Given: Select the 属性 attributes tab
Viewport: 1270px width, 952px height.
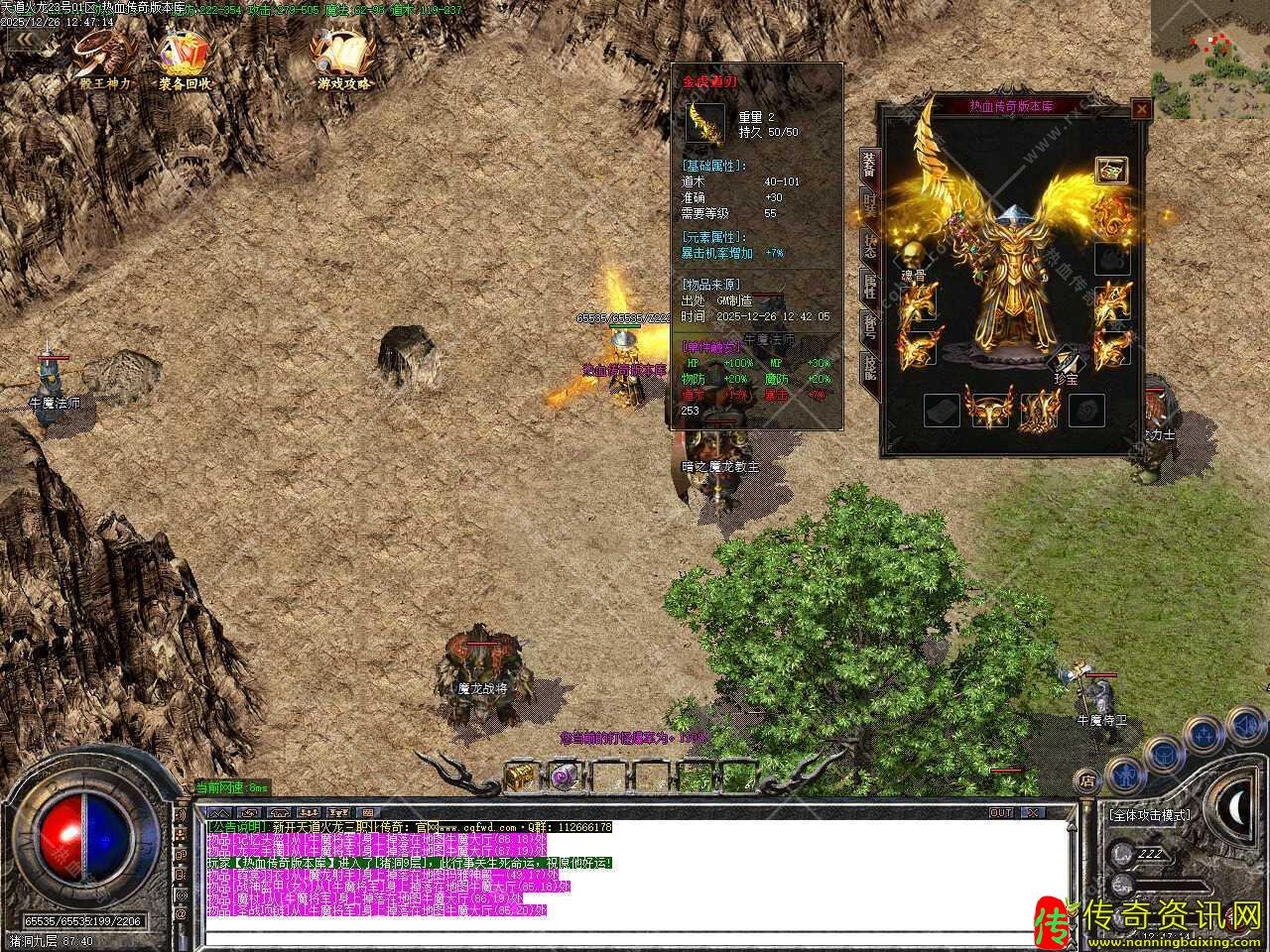Looking at the screenshot, I should point(870,289).
